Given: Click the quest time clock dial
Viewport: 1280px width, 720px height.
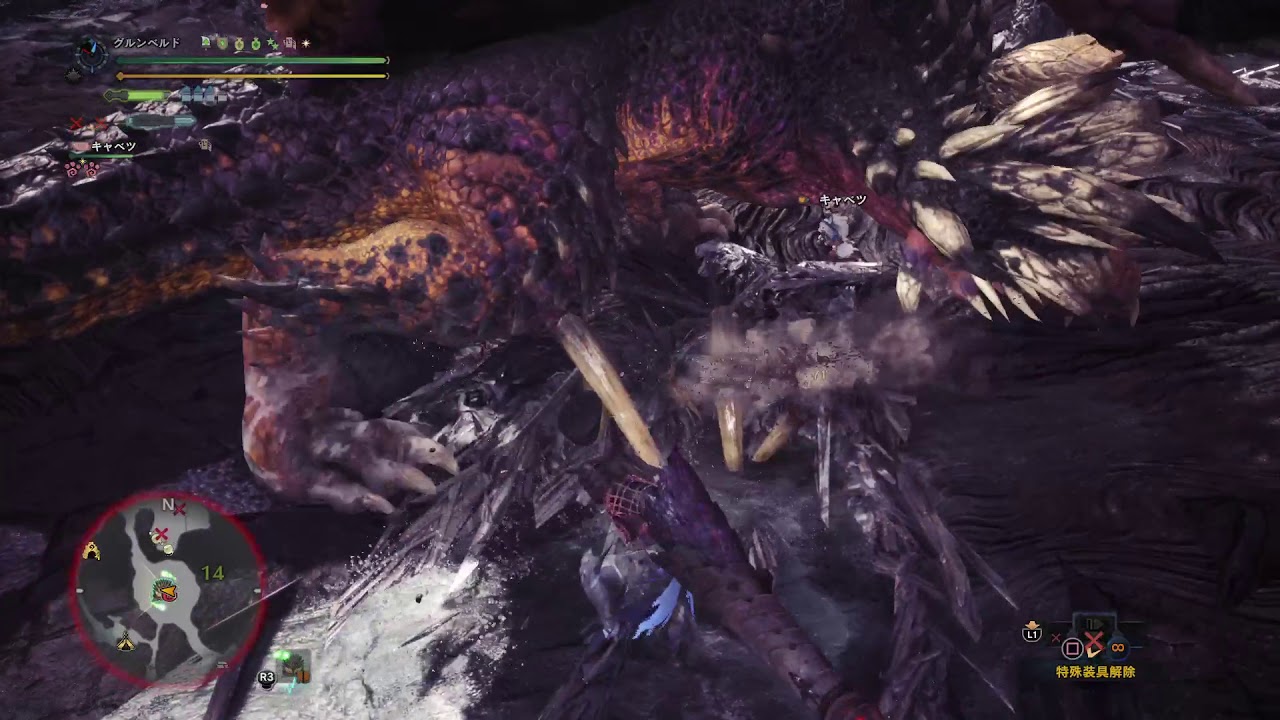Looking at the screenshot, I should 91,54.
